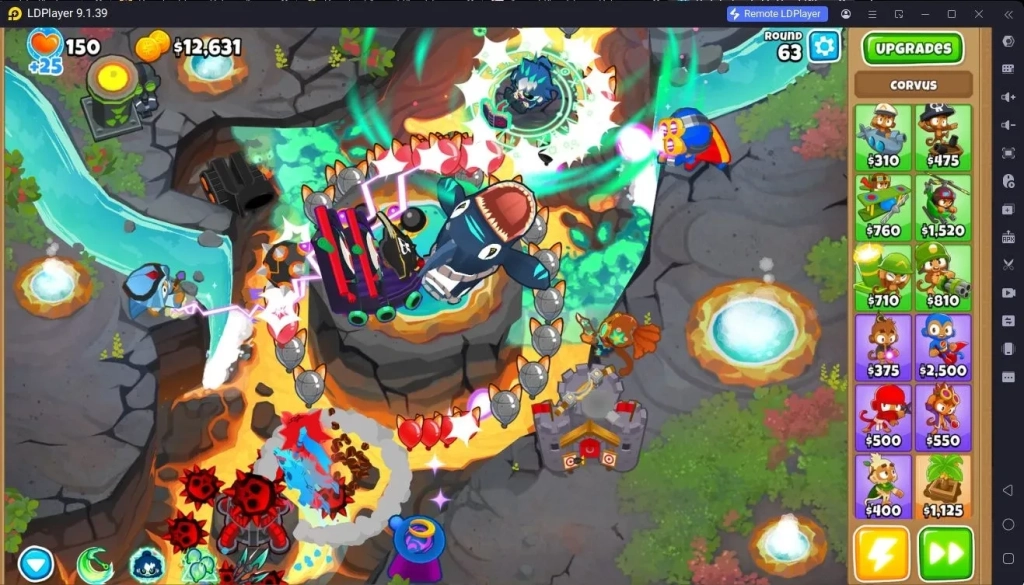
Task: Activate the blue spirit creature ability
Action: coord(147,567)
